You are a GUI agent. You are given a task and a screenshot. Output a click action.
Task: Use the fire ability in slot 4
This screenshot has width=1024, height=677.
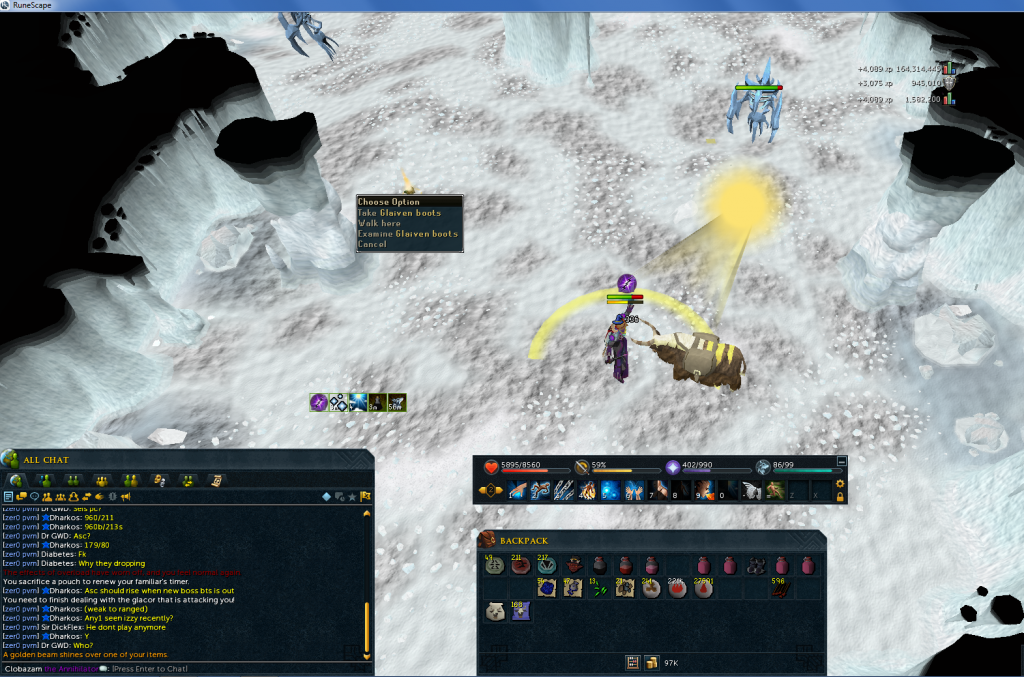pos(587,491)
